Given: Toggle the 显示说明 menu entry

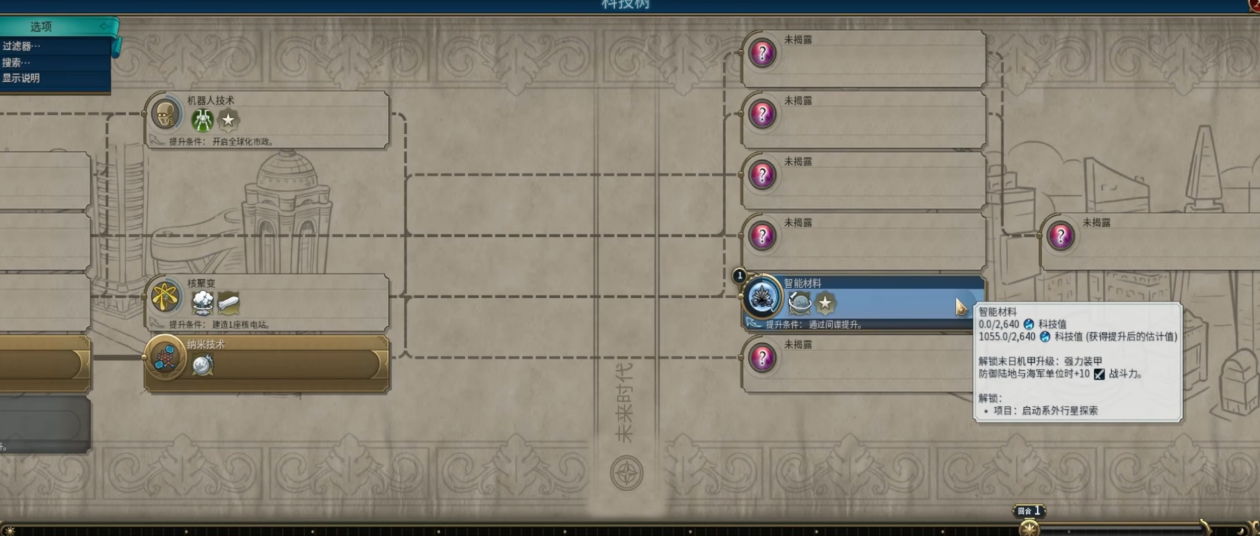Looking at the screenshot, I should [21, 78].
